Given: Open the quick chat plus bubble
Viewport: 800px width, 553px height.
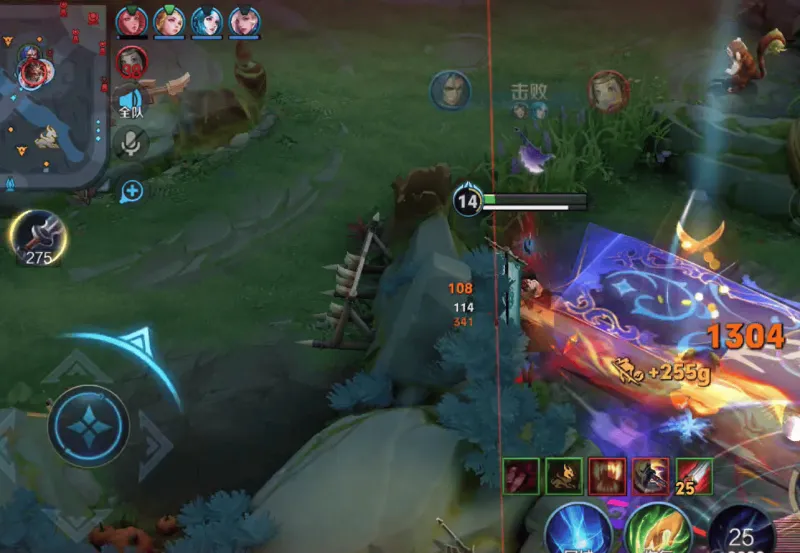Looking at the screenshot, I should 132,190.
